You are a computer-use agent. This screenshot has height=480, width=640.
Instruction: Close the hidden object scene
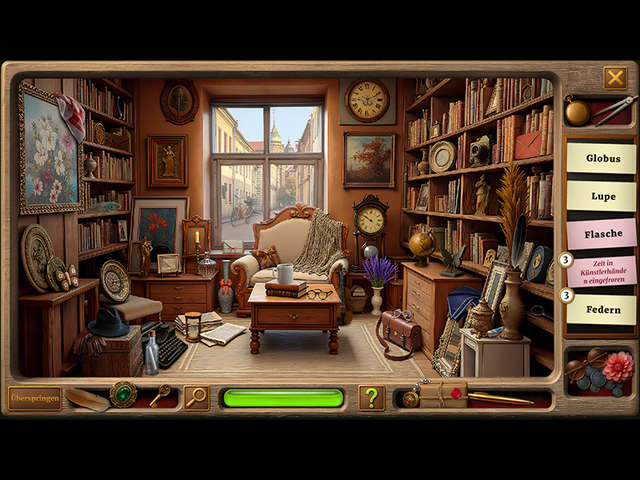coord(615,77)
